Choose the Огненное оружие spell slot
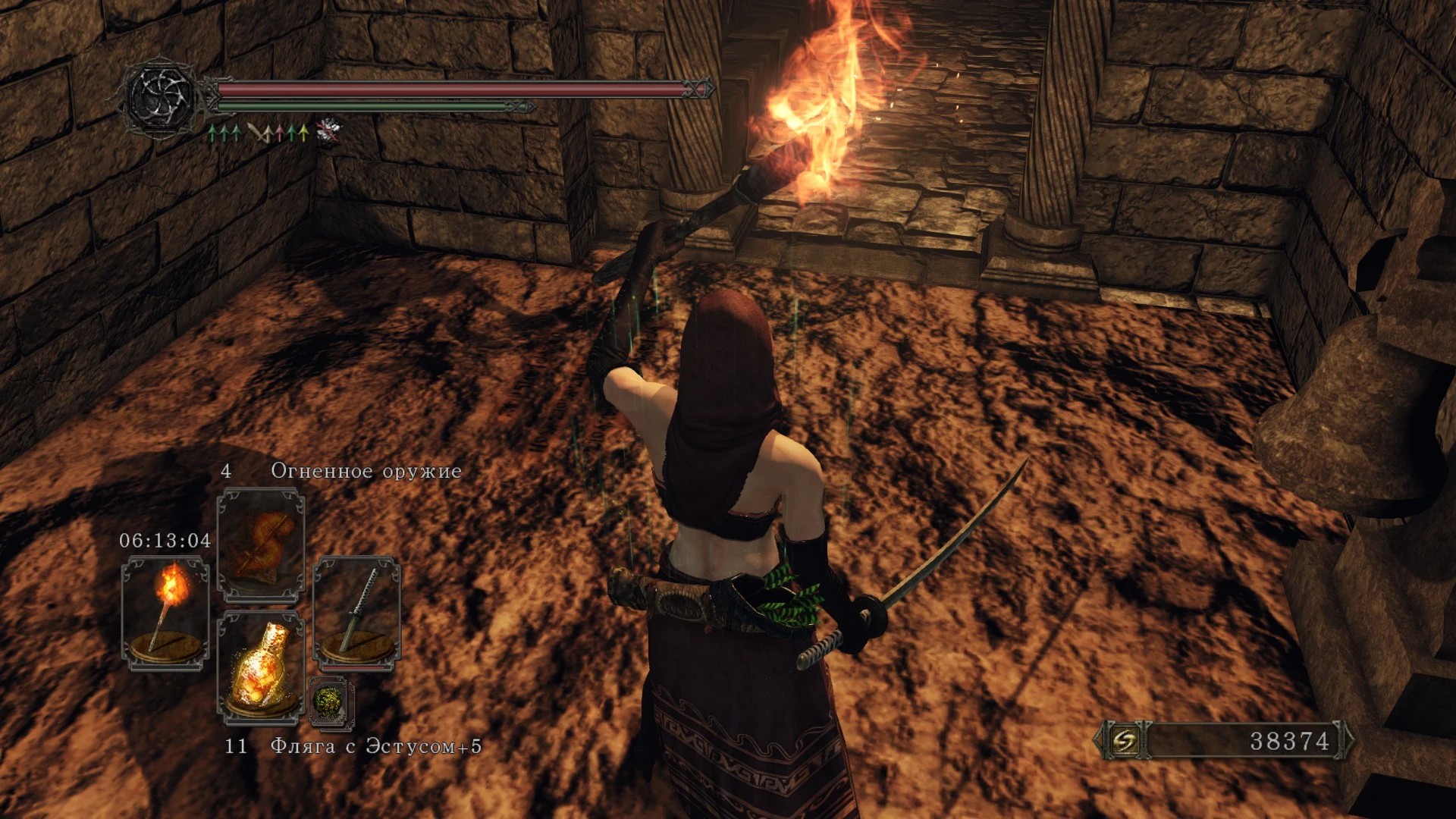This screenshot has width=1456, height=819. [x=261, y=545]
